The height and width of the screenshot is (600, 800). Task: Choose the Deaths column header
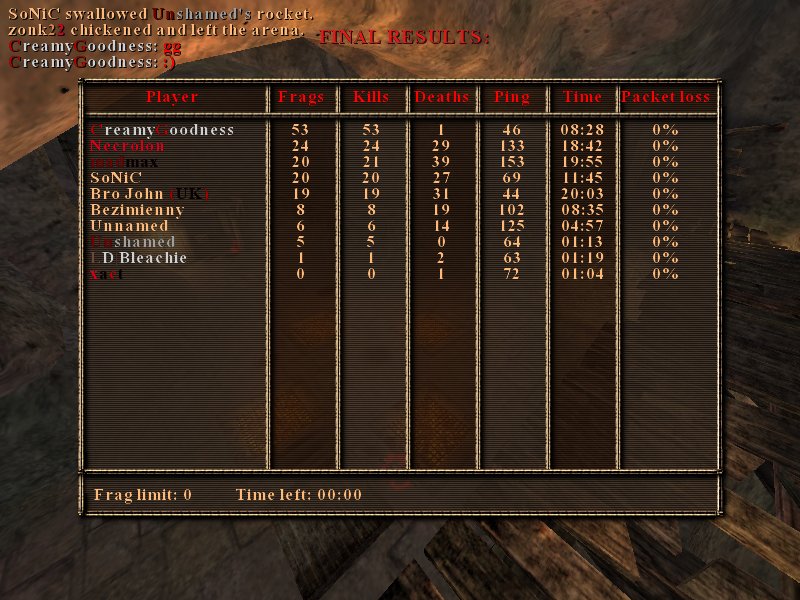tap(441, 97)
